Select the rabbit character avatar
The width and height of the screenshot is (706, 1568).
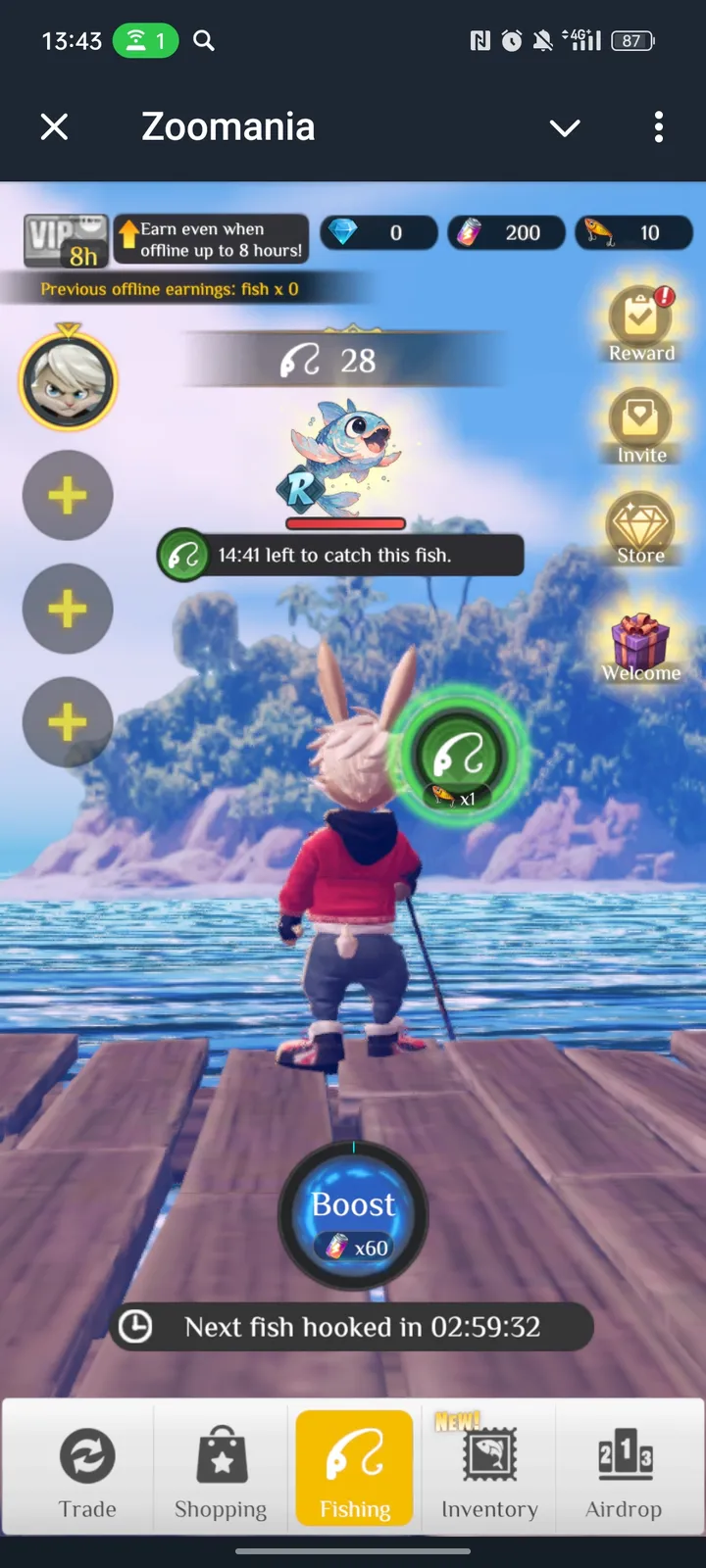tap(69, 380)
